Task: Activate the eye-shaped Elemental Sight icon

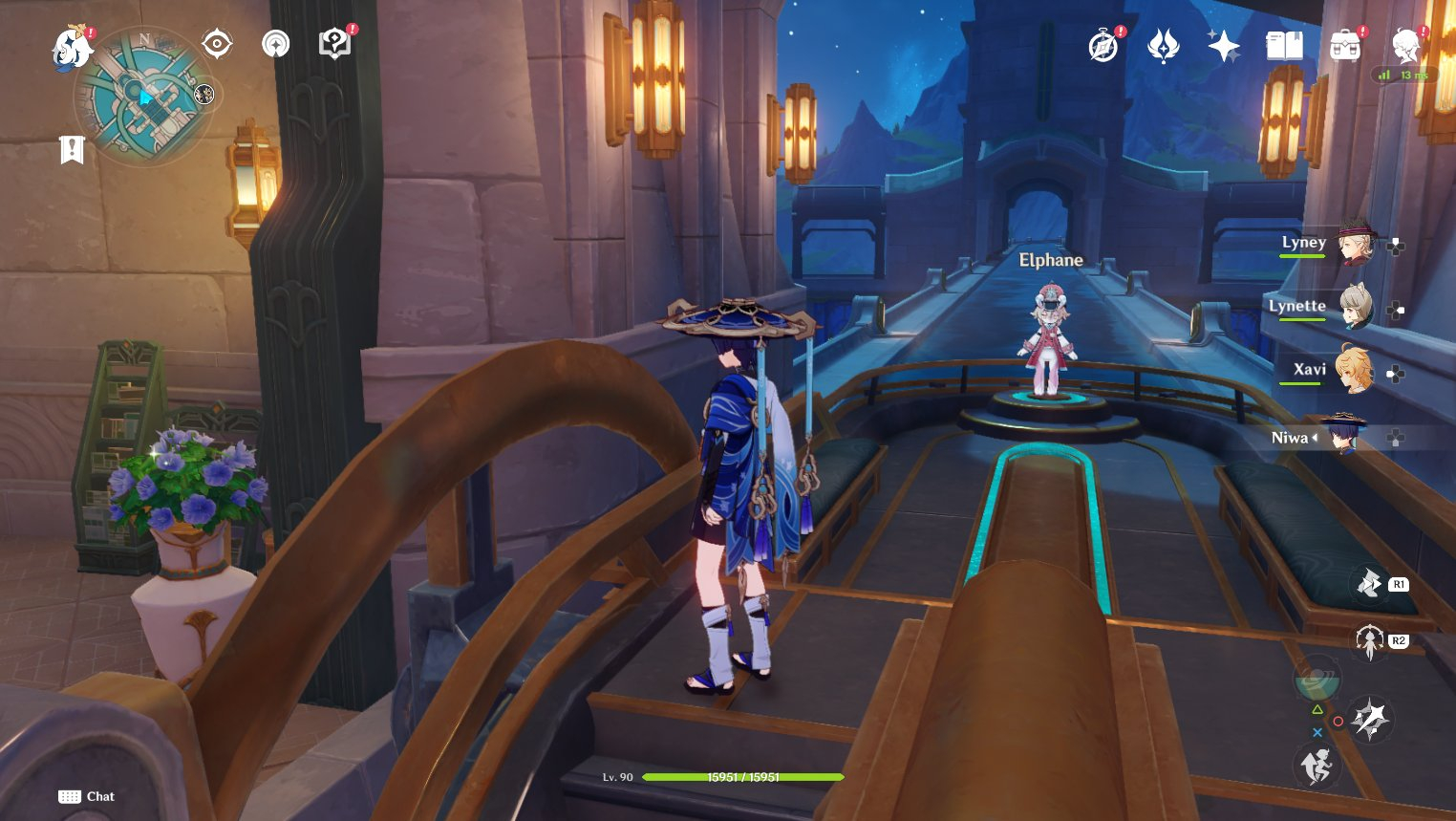Action: click(217, 44)
